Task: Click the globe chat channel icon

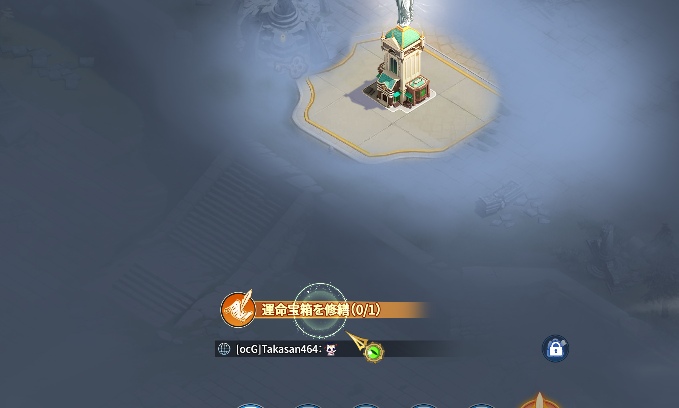Action: click(224, 349)
